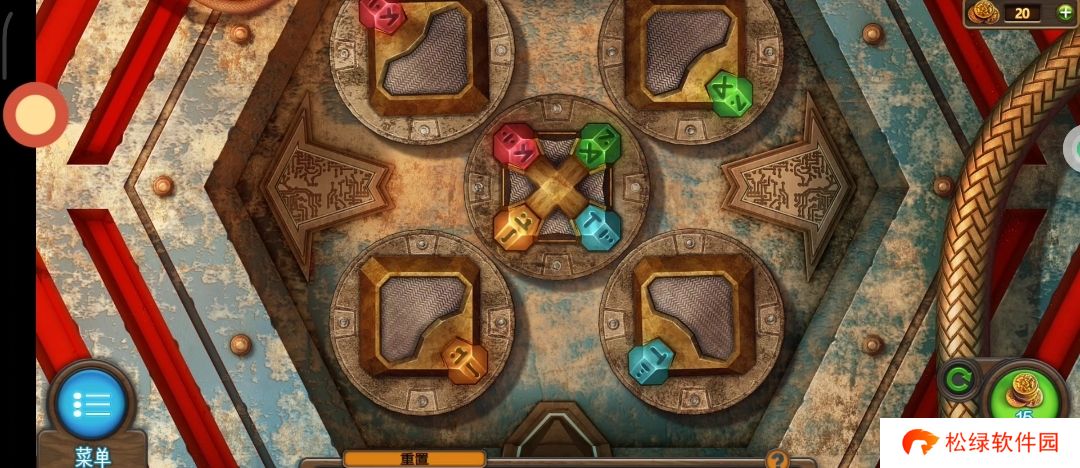1080x468 pixels.
Task: Use the coin hint button showing 15
Action: [1023, 395]
